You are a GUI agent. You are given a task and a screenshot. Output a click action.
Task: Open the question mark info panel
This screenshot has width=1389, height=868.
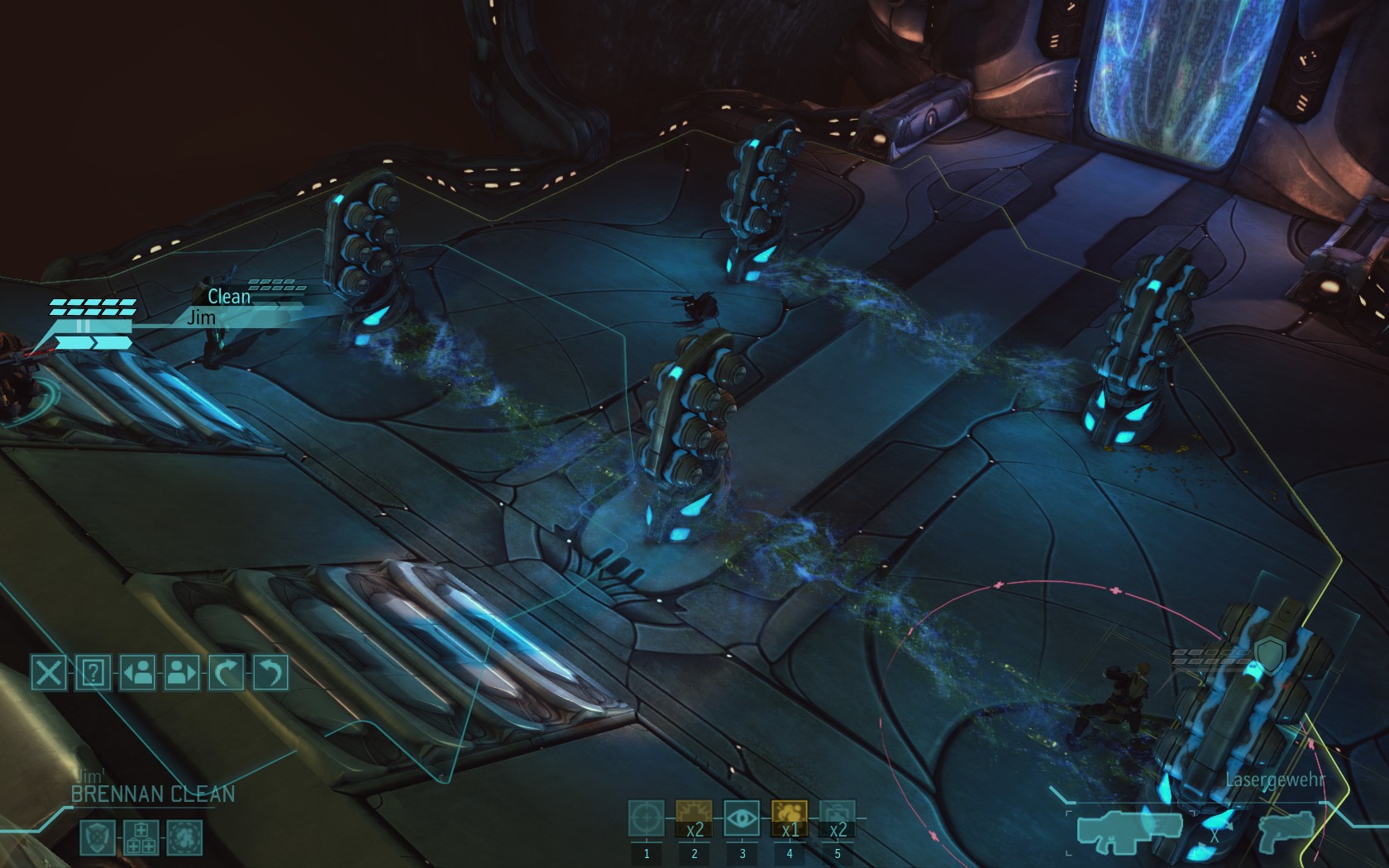coord(93,672)
